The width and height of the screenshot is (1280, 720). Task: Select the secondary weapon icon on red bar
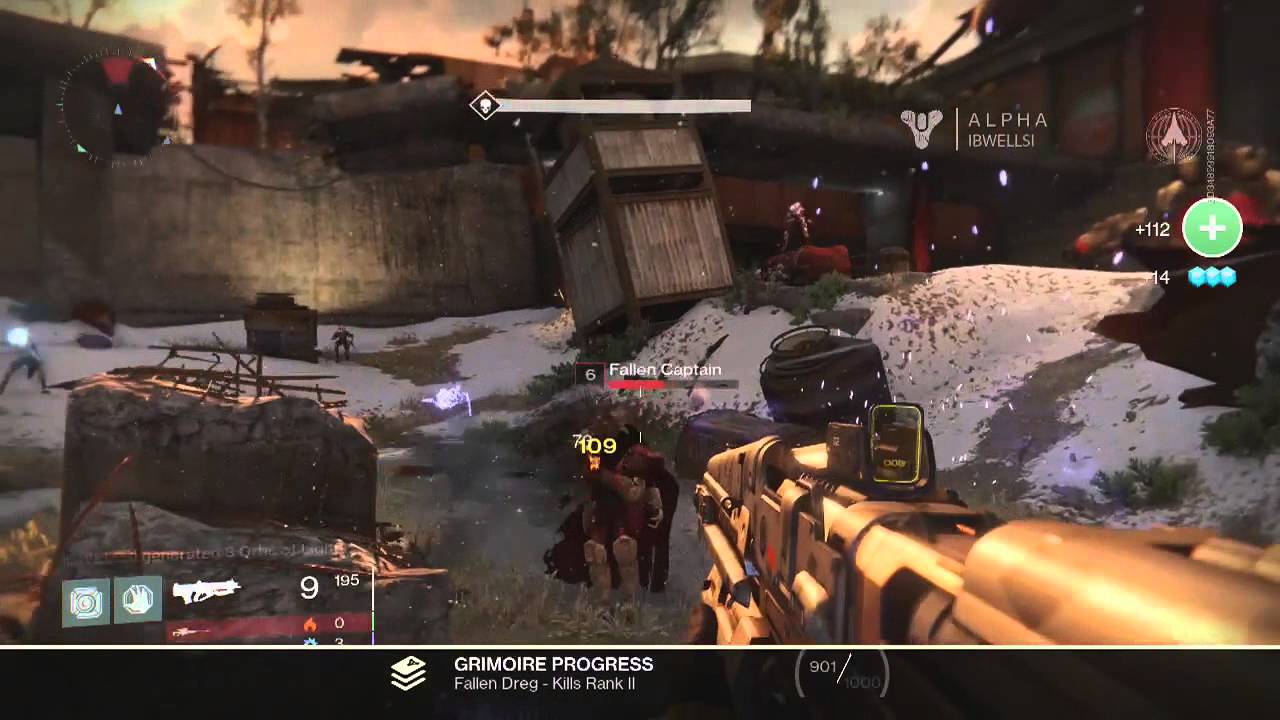[190, 631]
